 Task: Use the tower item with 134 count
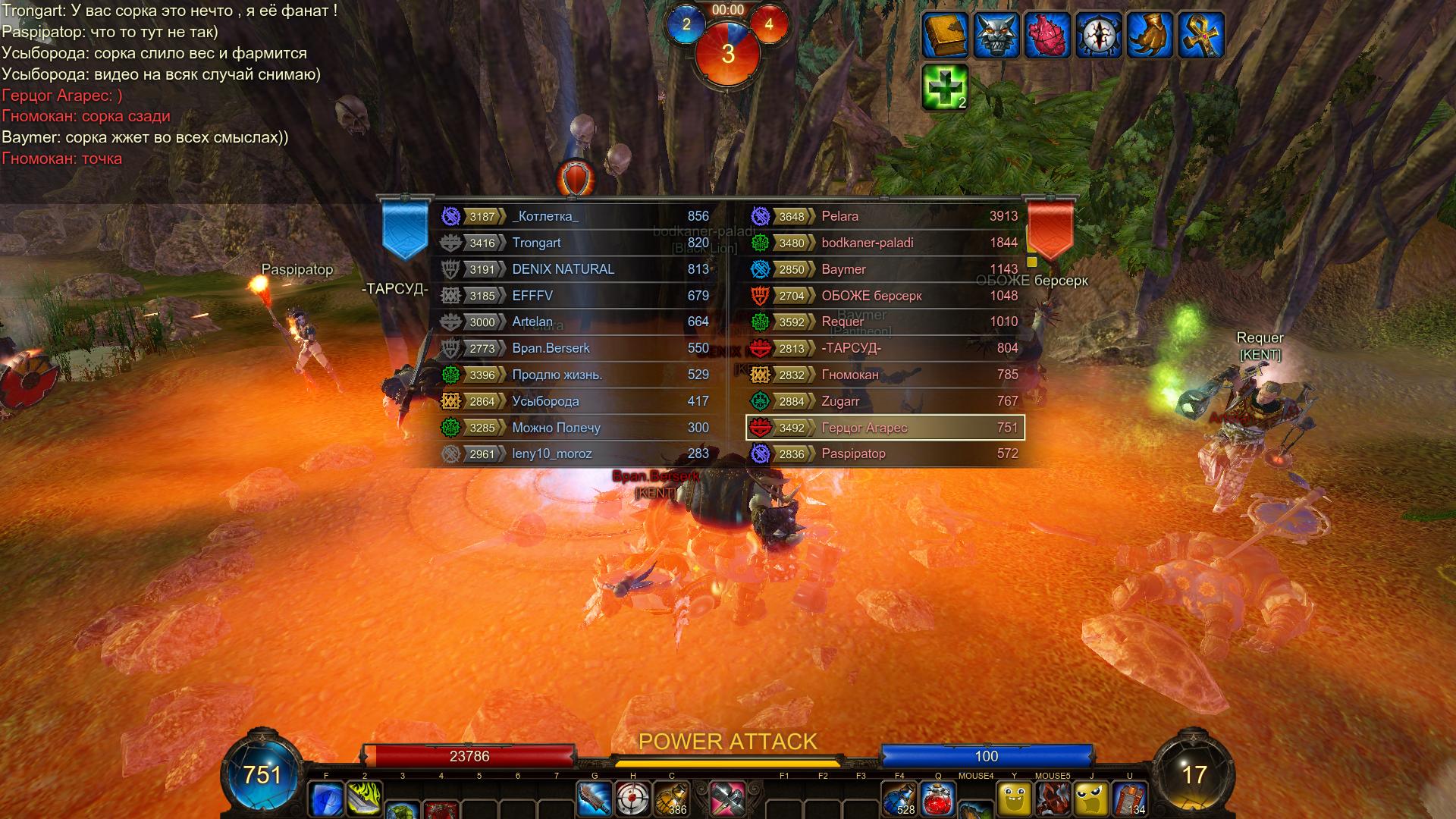click(x=1130, y=799)
